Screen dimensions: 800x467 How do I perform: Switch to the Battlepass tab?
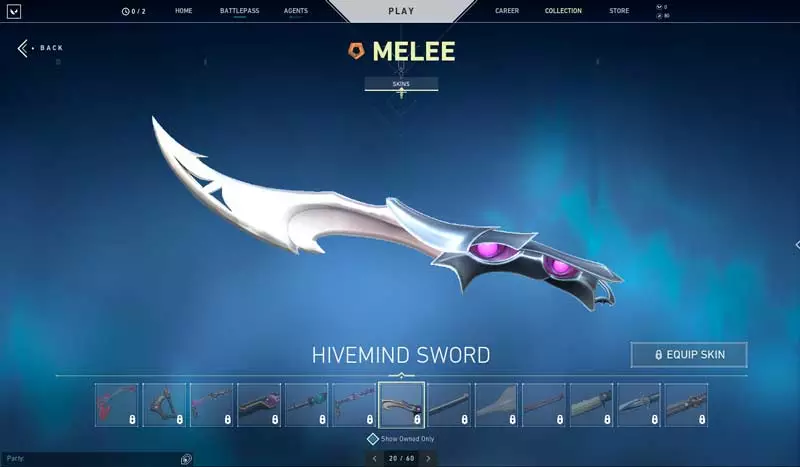click(239, 11)
